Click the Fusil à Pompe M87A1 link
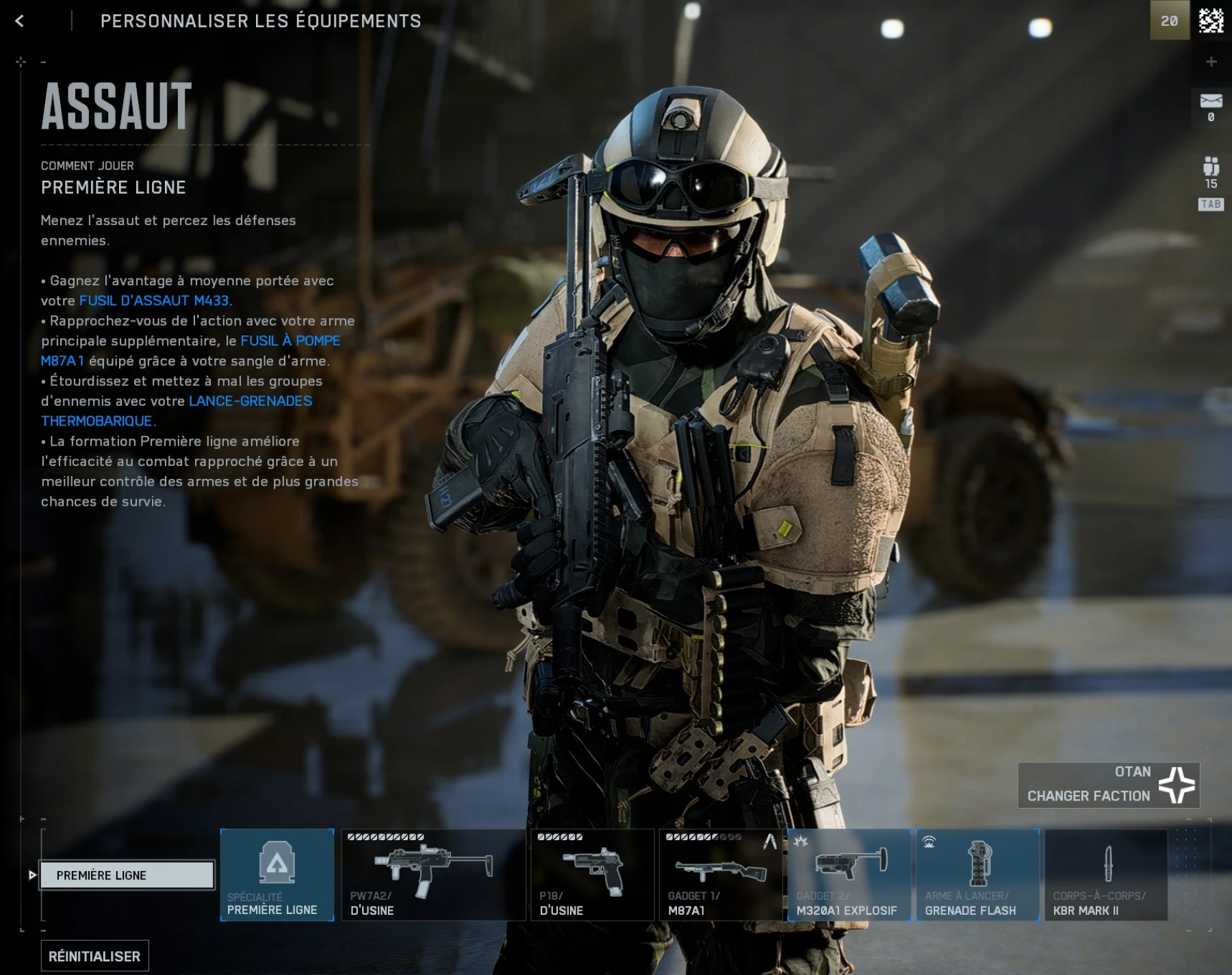 (x=291, y=339)
